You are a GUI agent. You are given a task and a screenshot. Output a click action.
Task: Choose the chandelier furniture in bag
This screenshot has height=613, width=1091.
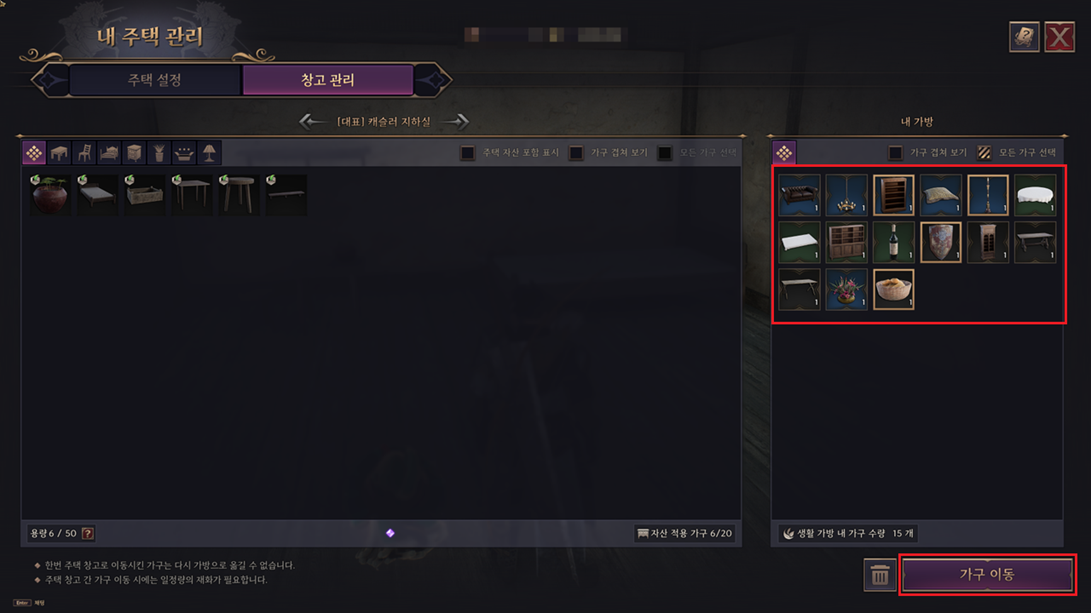click(846, 196)
